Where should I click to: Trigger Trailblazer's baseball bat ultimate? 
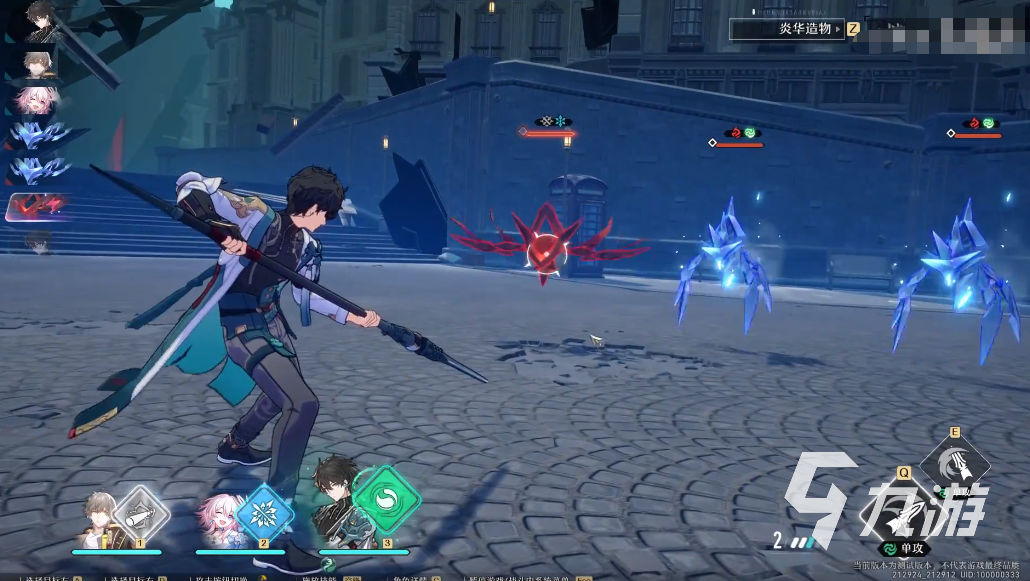(140, 514)
